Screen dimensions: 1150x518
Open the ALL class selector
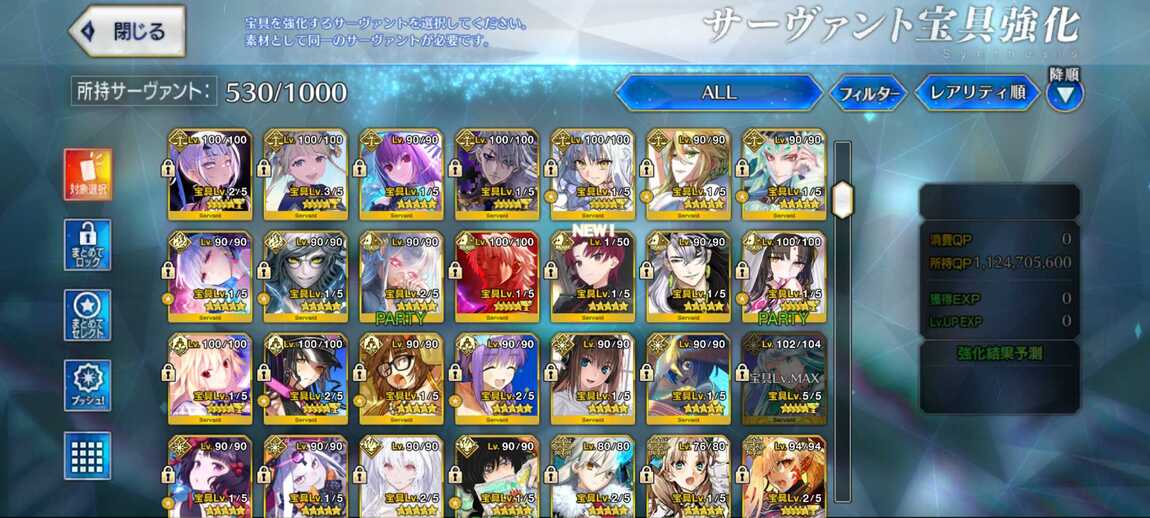click(718, 93)
